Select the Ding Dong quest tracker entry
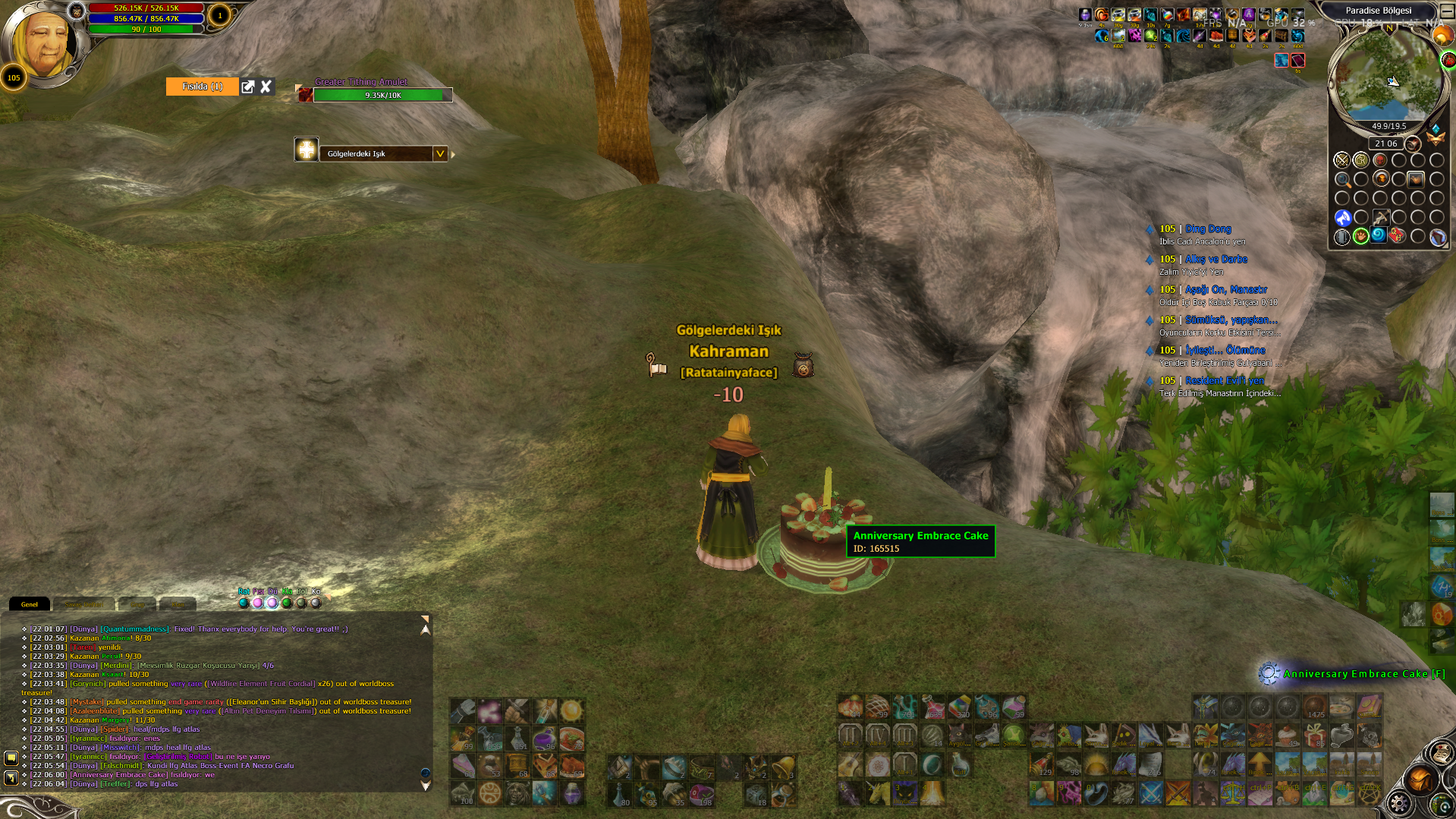The height and width of the screenshot is (819, 1456). coord(1208,228)
